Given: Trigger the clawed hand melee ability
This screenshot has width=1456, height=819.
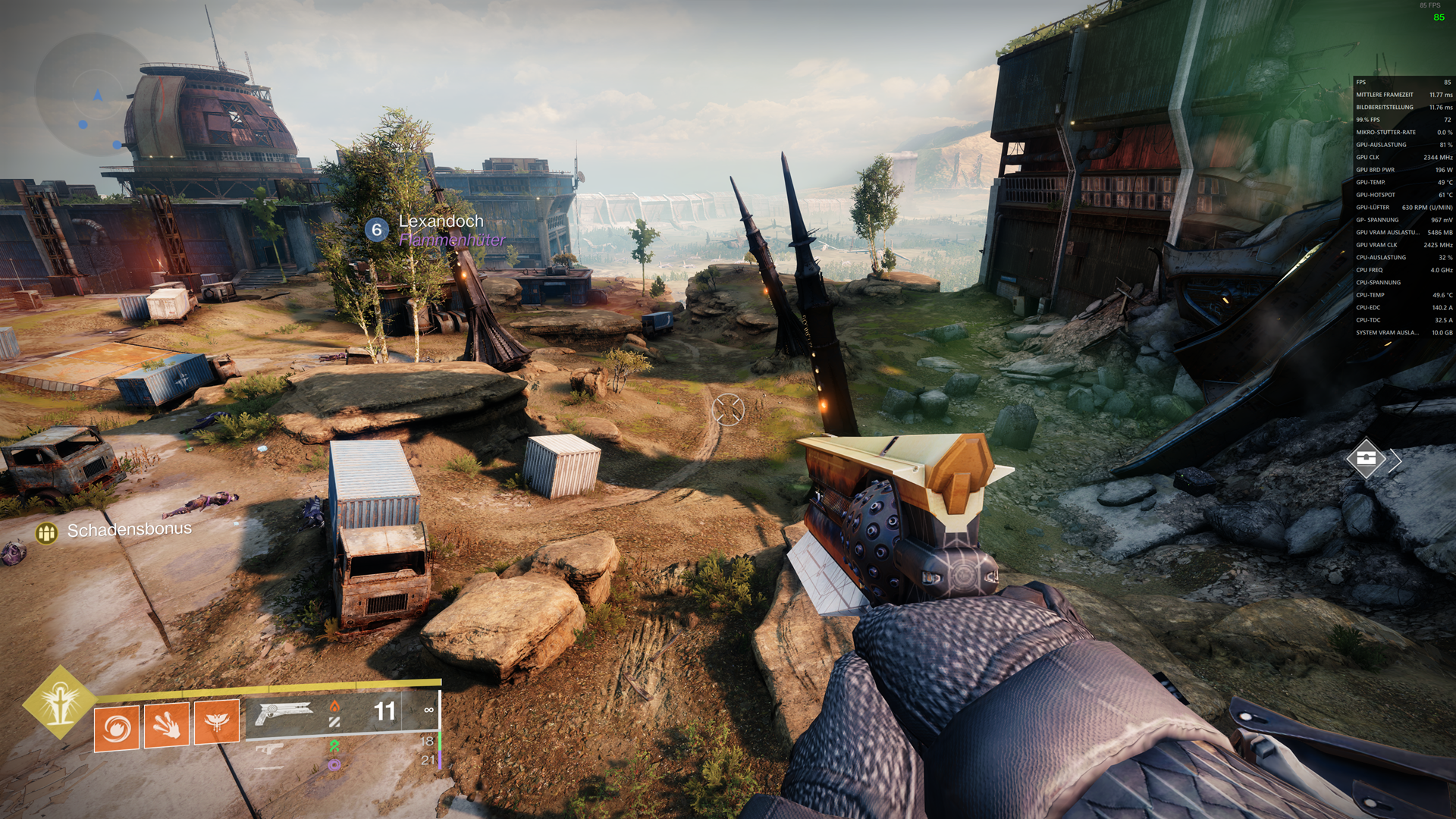Looking at the screenshot, I should point(167,725).
